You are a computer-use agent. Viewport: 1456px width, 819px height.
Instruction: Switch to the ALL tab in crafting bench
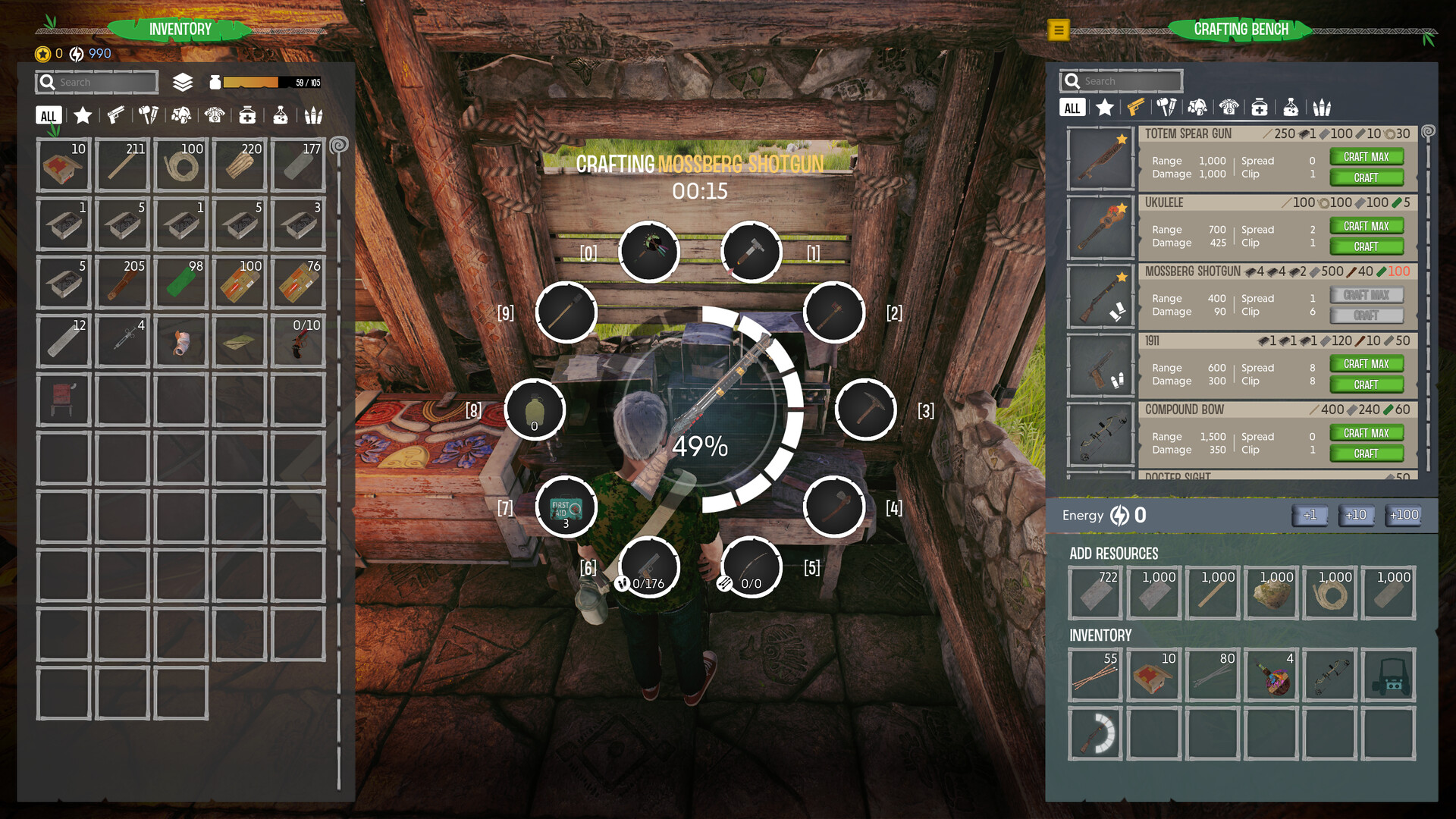click(1072, 107)
